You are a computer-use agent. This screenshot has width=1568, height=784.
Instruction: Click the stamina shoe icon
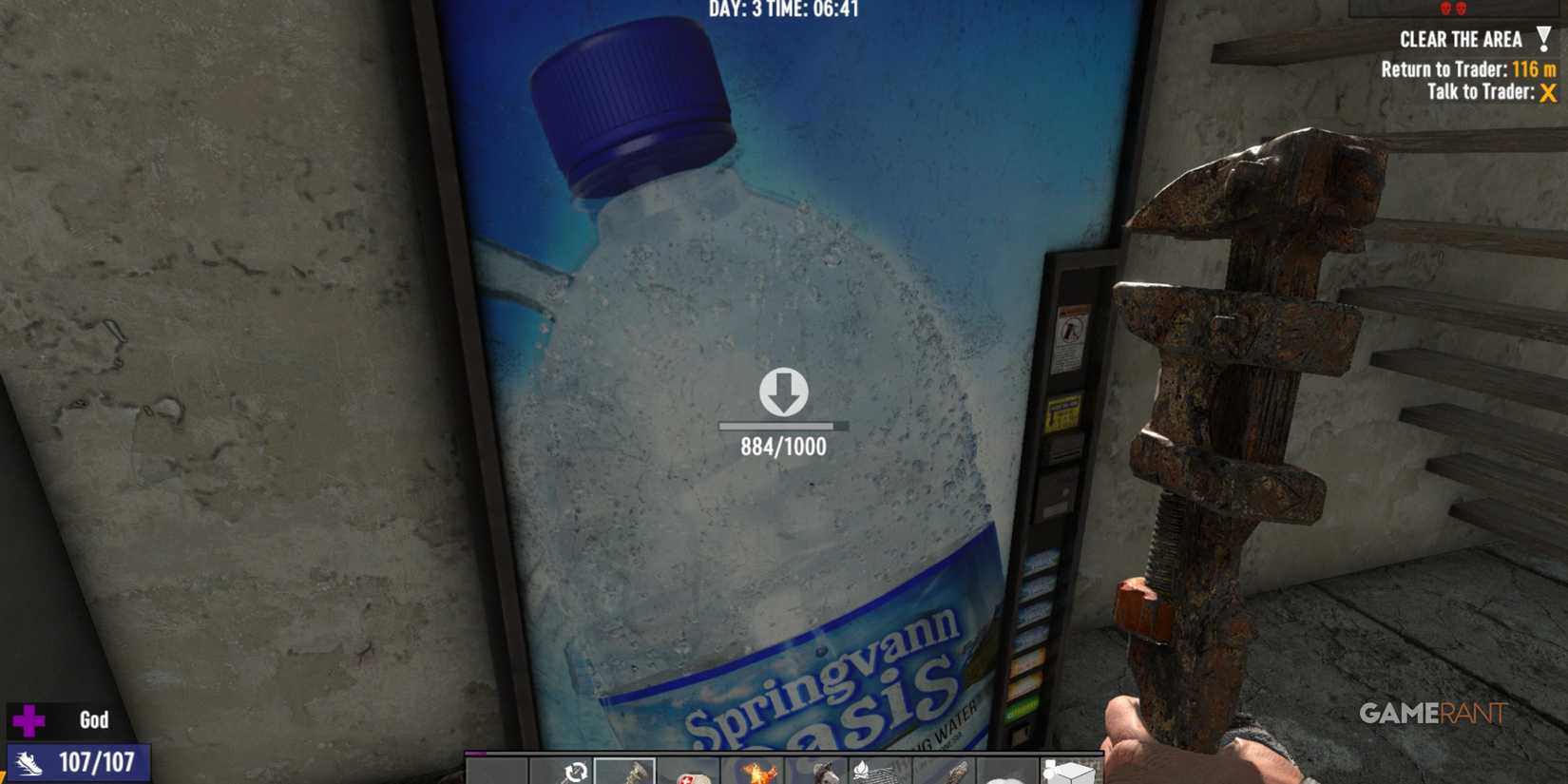(x=29, y=760)
